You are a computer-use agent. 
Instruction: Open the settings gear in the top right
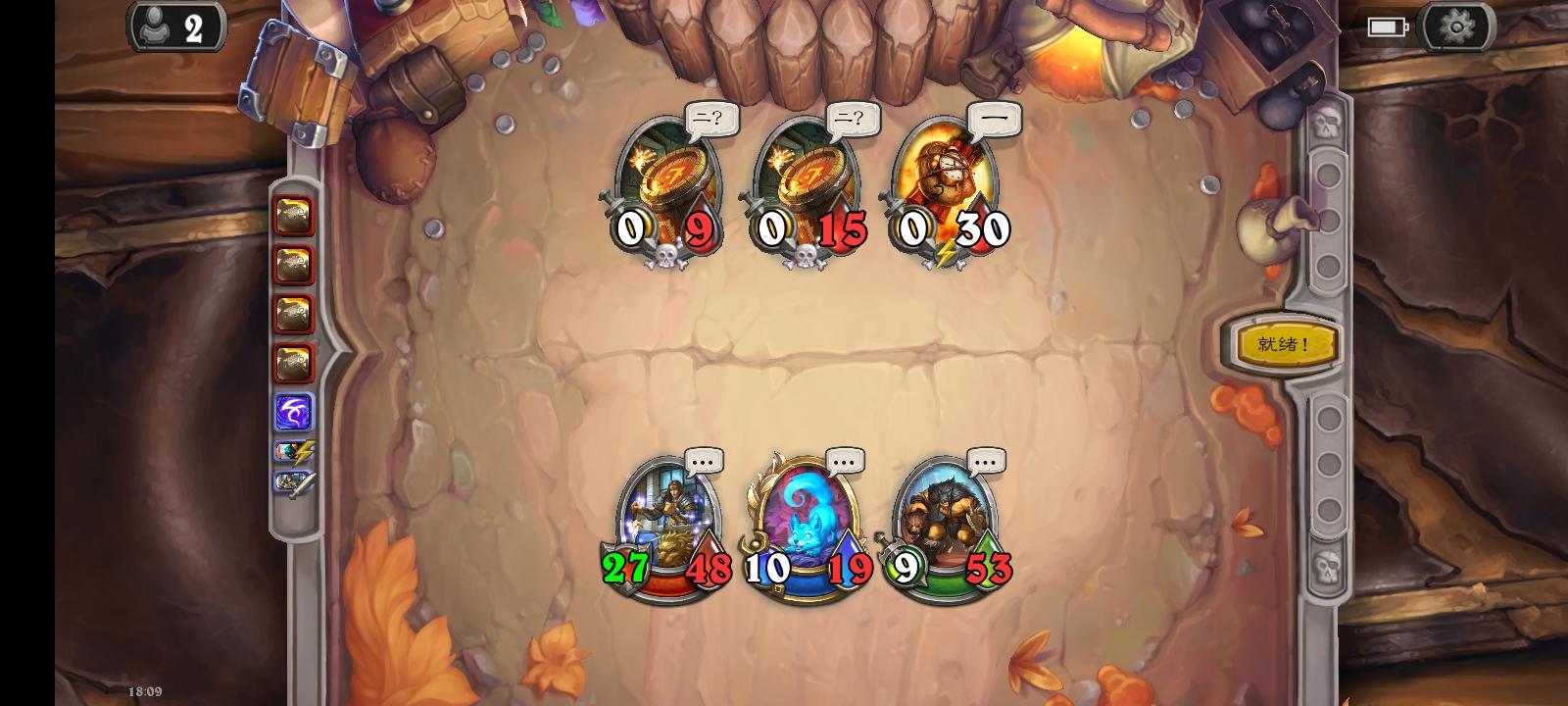[1456, 26]
